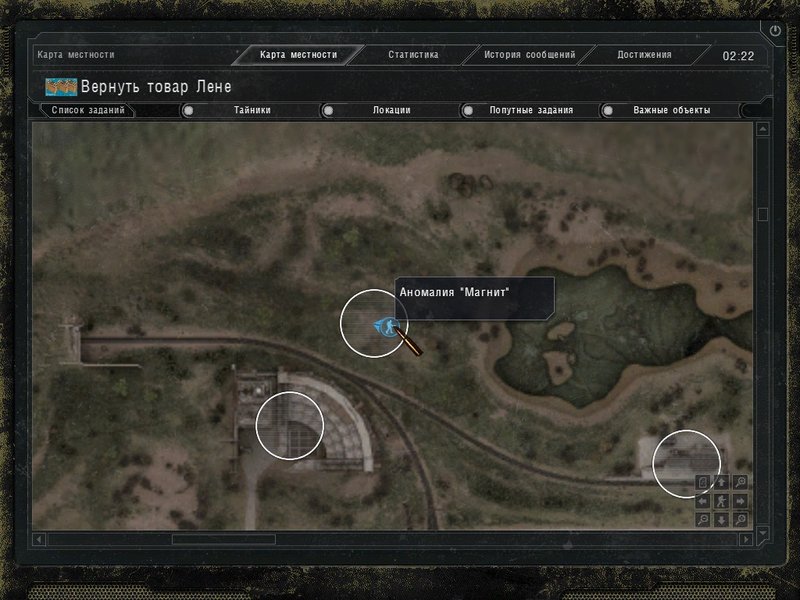Switch to the Статистика tab
This screenshot has width=800, height=600.
click(413, 55)
